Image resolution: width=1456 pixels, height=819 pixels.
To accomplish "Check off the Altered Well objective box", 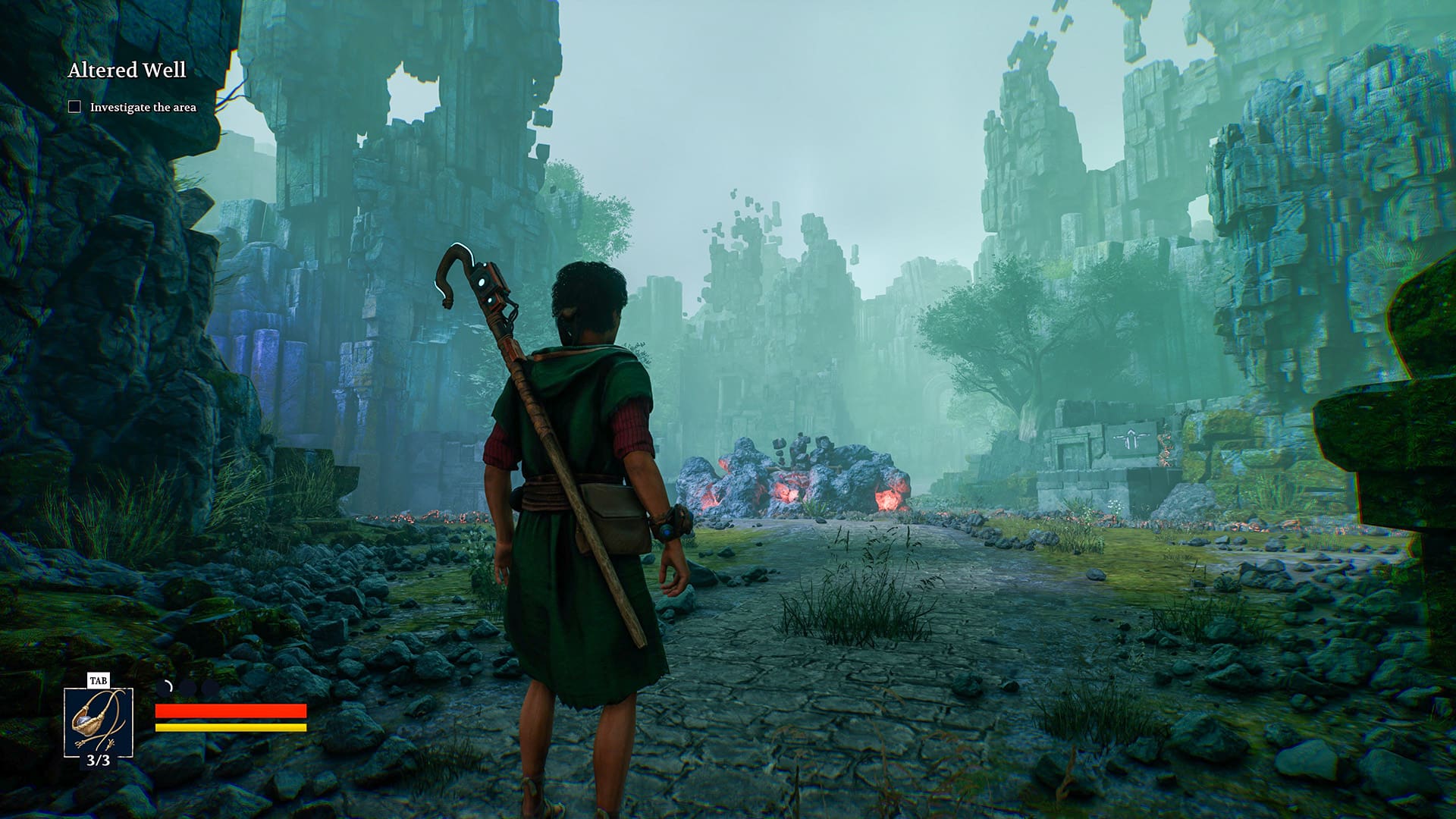I will click(74, 108).
